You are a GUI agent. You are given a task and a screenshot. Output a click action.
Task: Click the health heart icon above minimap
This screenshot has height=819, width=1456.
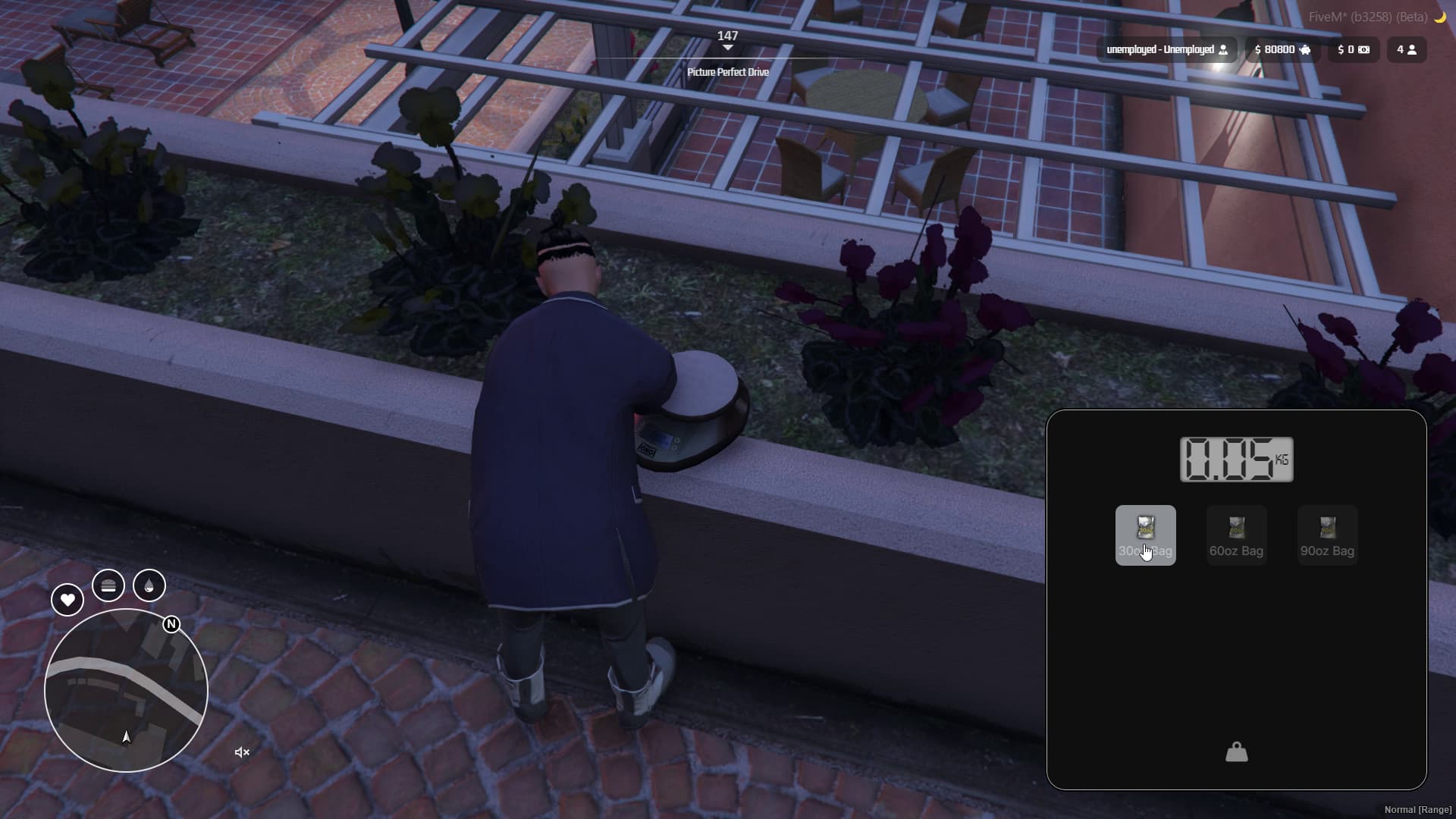67,600
